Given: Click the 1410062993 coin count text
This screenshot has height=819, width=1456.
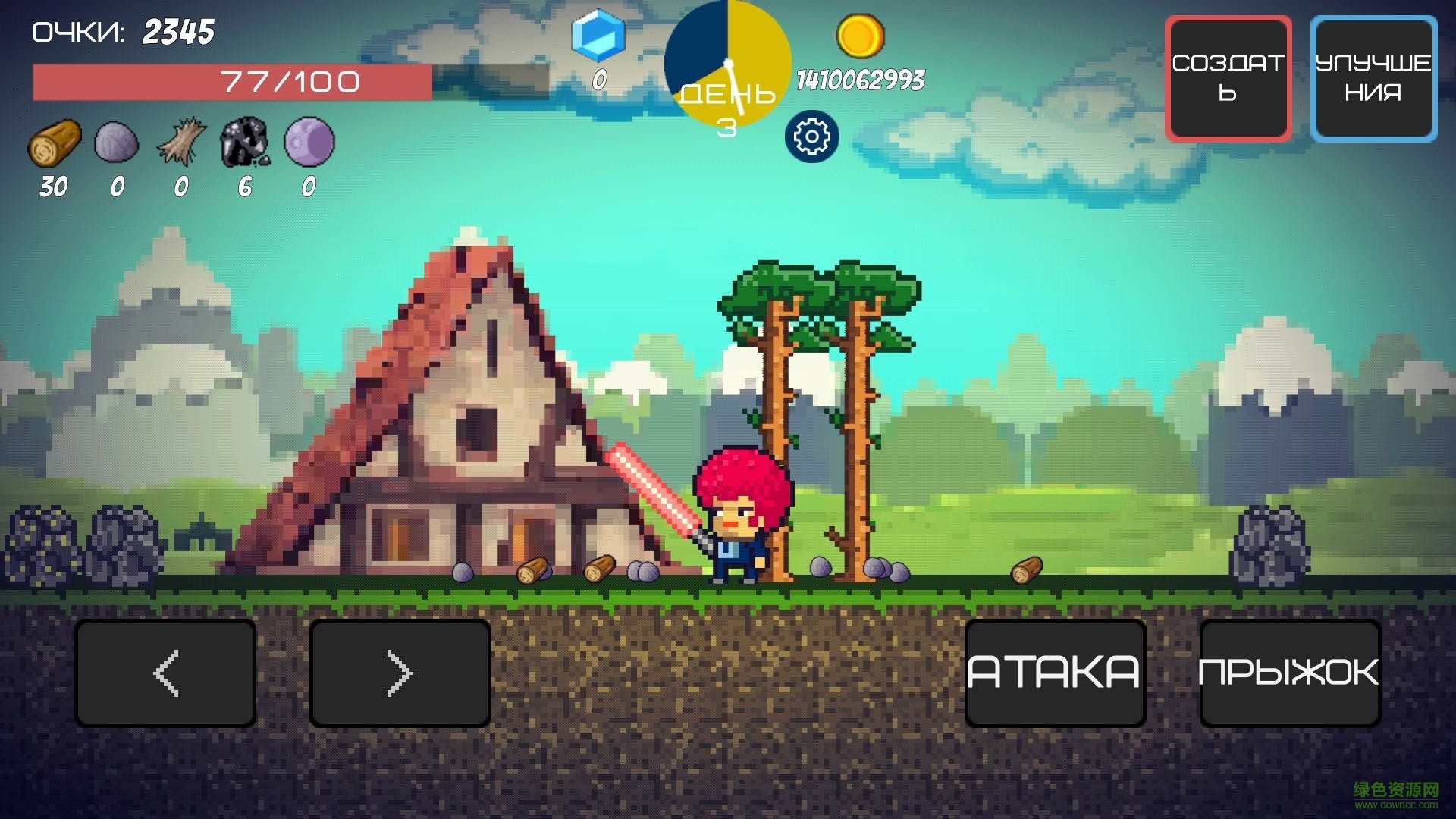Looking at the screenshot, I should pos(861,80).
